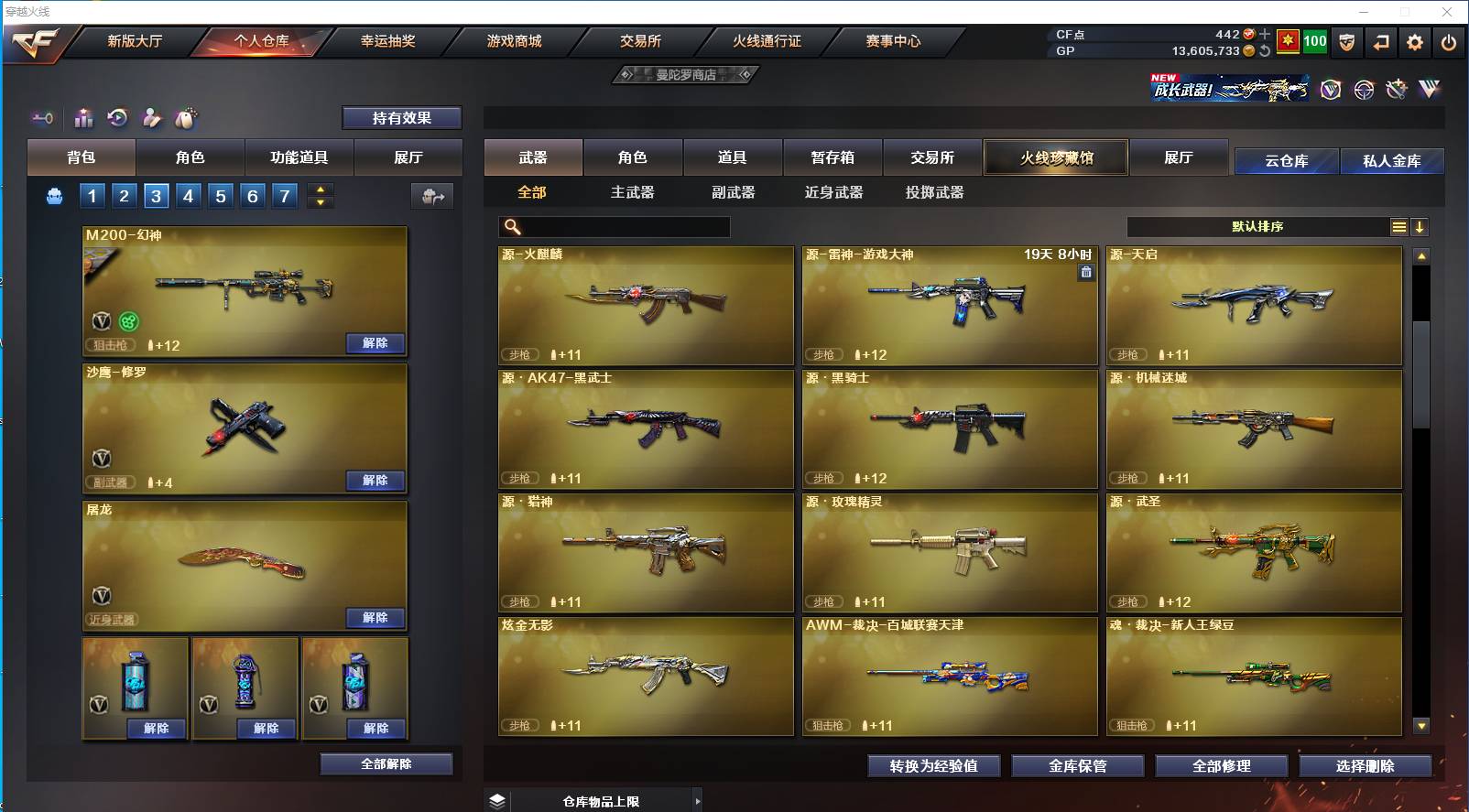Open the settings gear icon at top right
Screen dimensions: 1469x812
click(1415, 42)
